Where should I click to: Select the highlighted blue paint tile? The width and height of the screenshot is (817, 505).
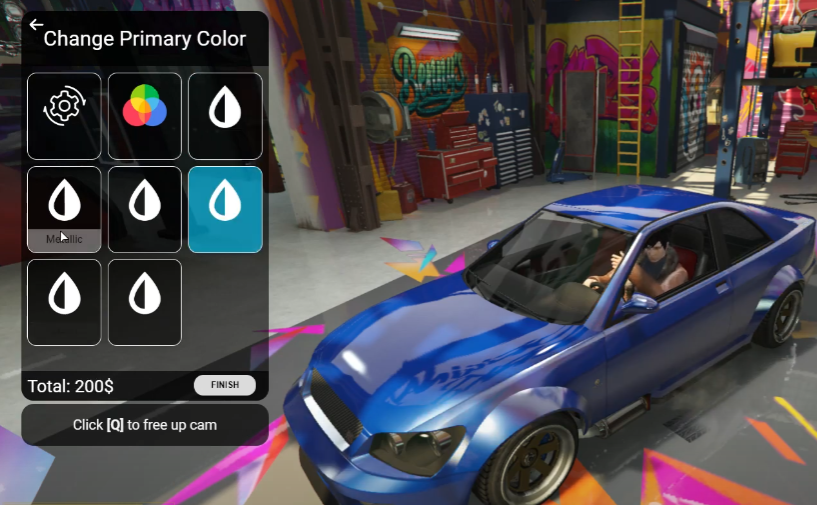tap(225, 208)
